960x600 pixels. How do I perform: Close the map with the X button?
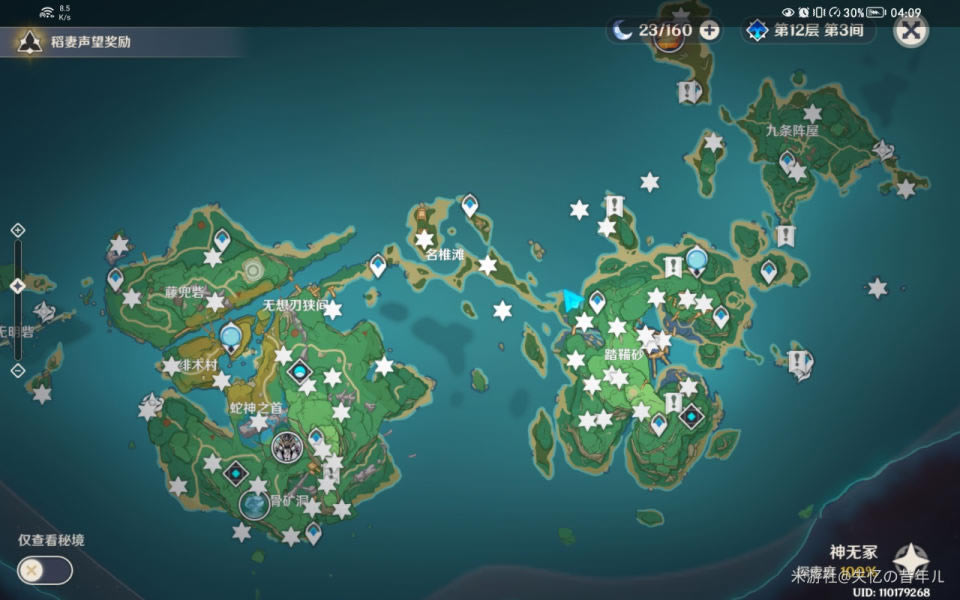pyautogui.click(x=910, y=30)
